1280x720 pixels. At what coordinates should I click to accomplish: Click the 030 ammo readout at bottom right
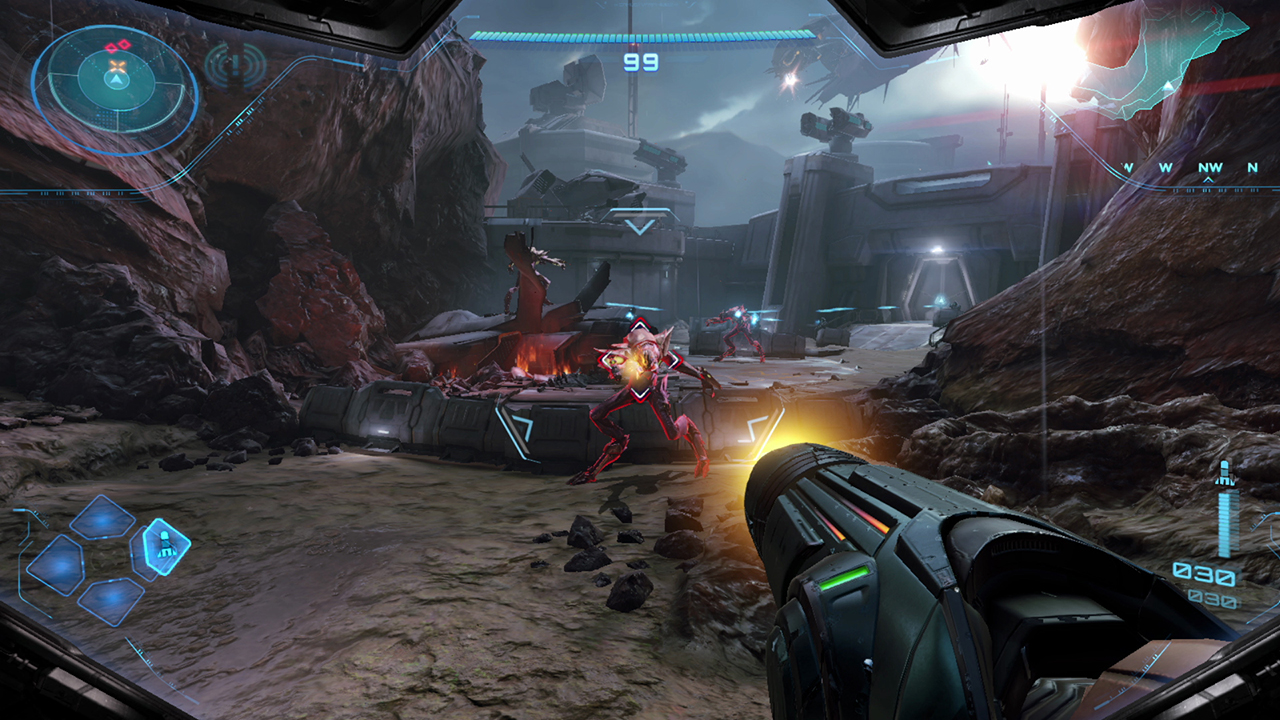[x=1205, y=572]
